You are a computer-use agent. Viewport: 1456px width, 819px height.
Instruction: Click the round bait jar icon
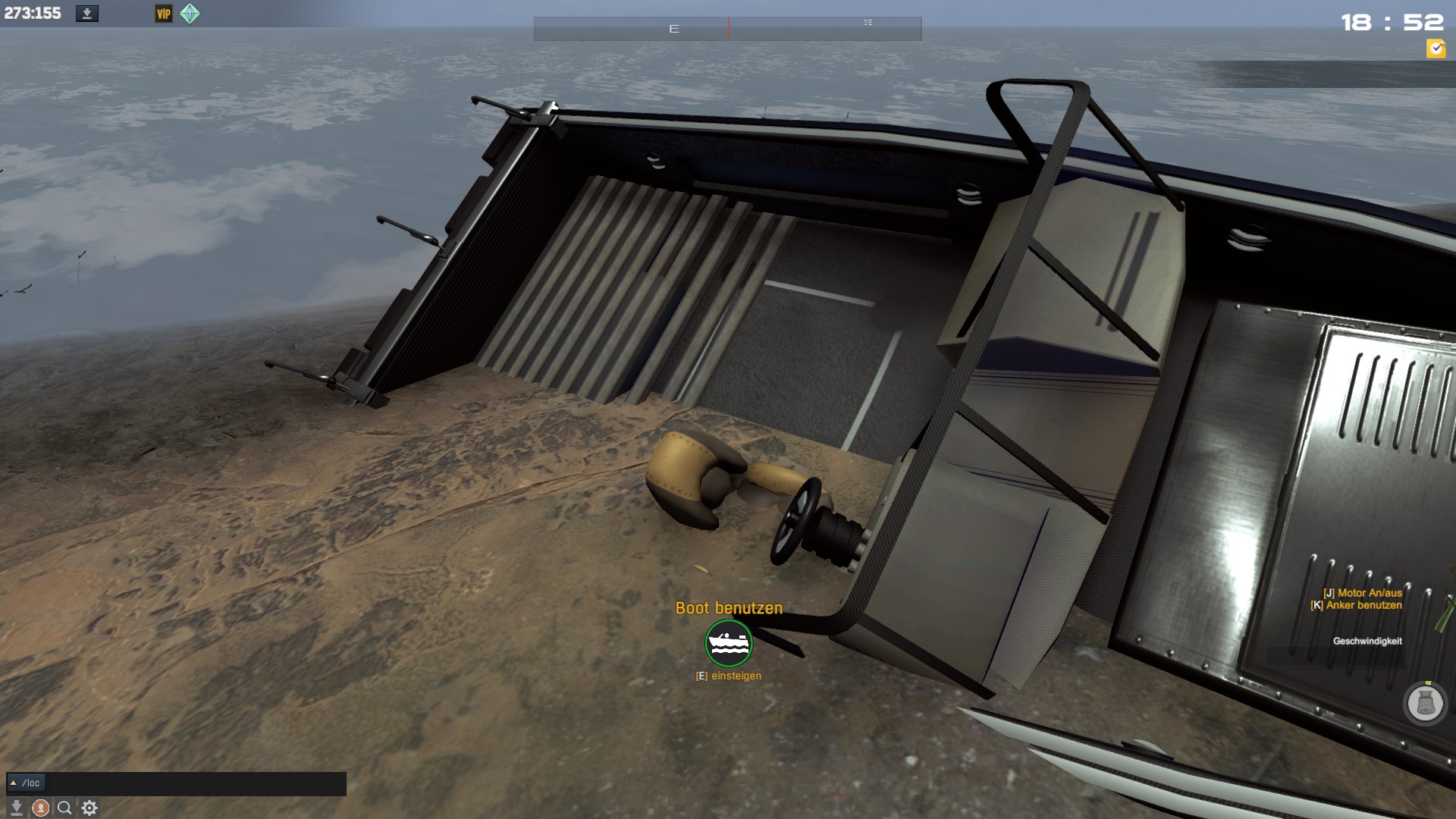point(1425,703)
